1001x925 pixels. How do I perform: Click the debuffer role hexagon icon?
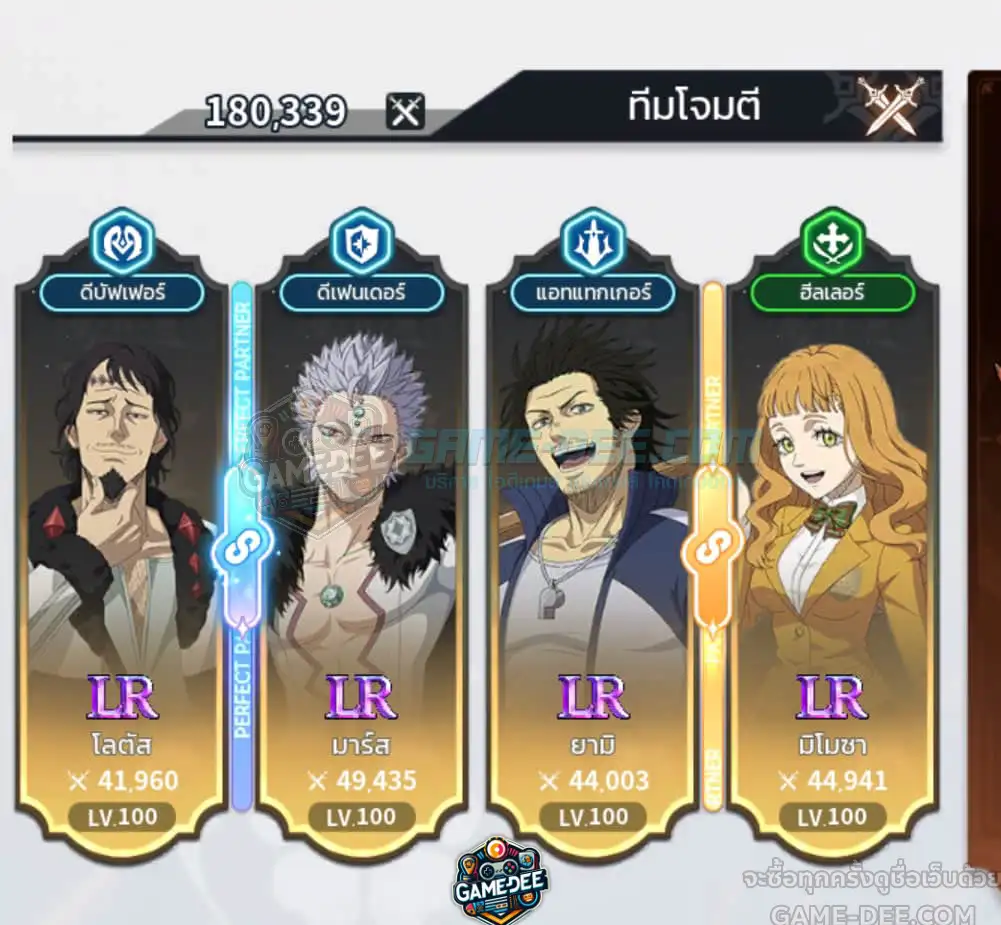tap(121, 241)
